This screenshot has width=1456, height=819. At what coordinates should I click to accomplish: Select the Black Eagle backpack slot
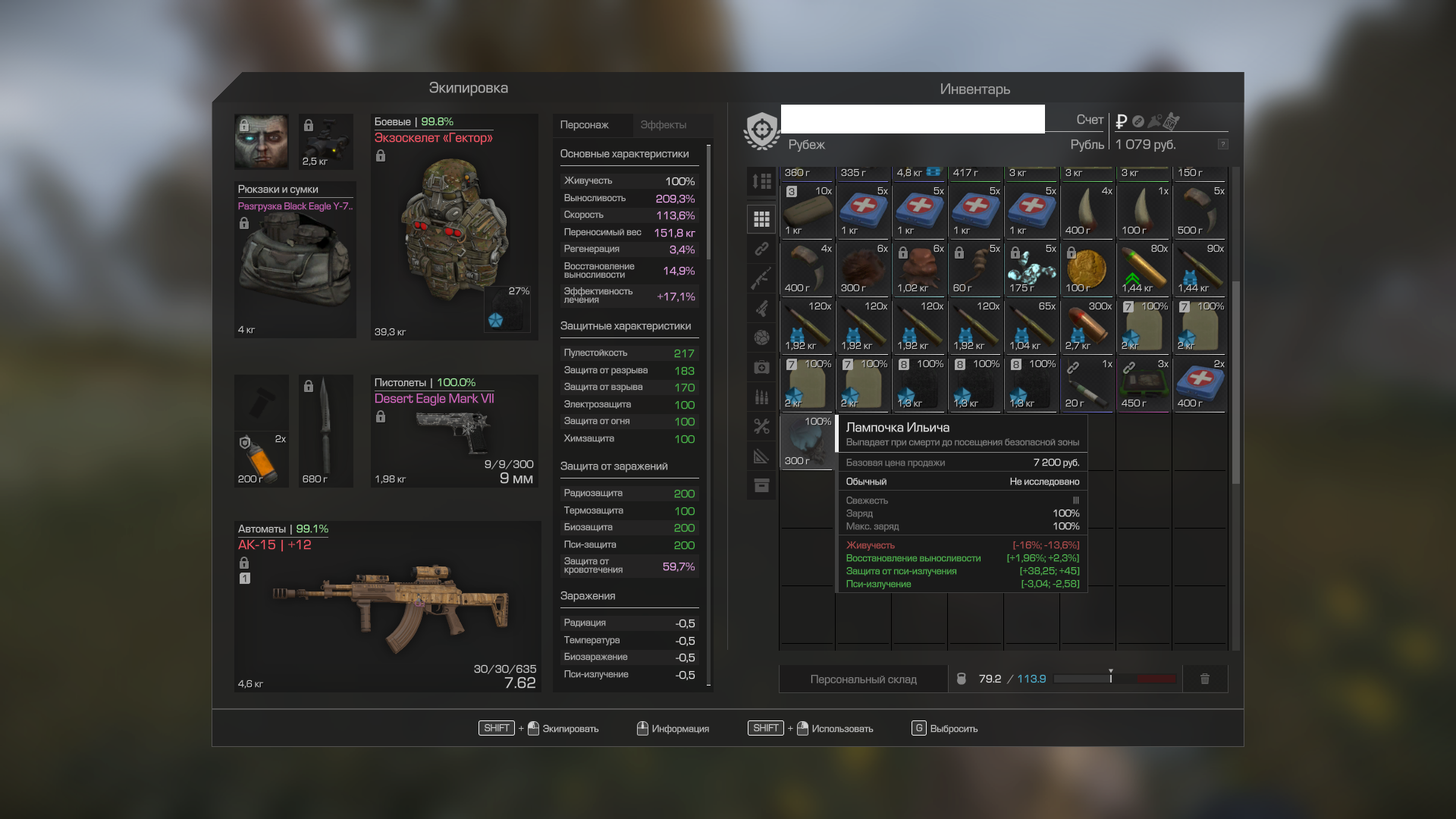point(295,260)
